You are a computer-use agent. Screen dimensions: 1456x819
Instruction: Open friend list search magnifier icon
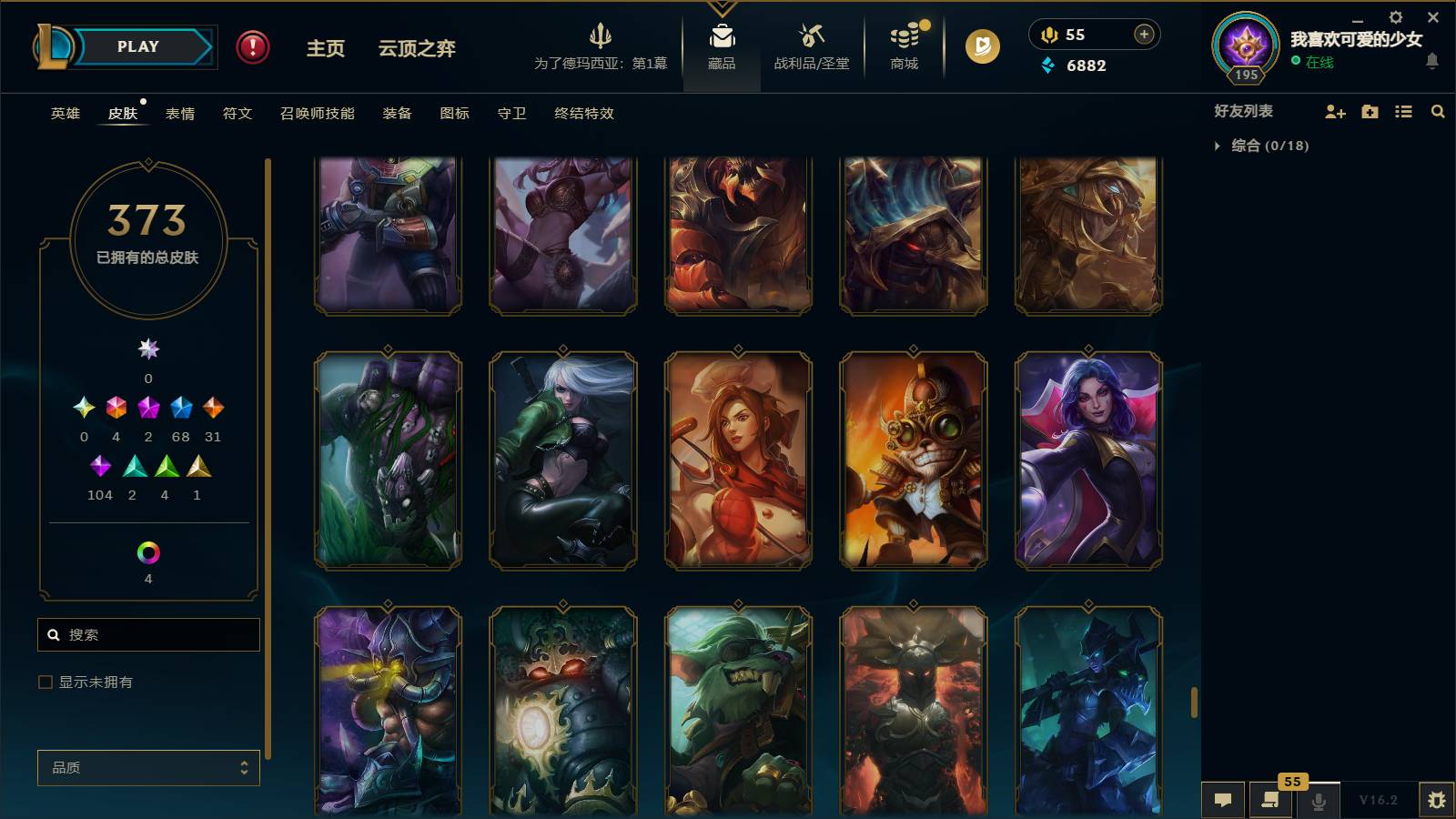point(1438,111)
